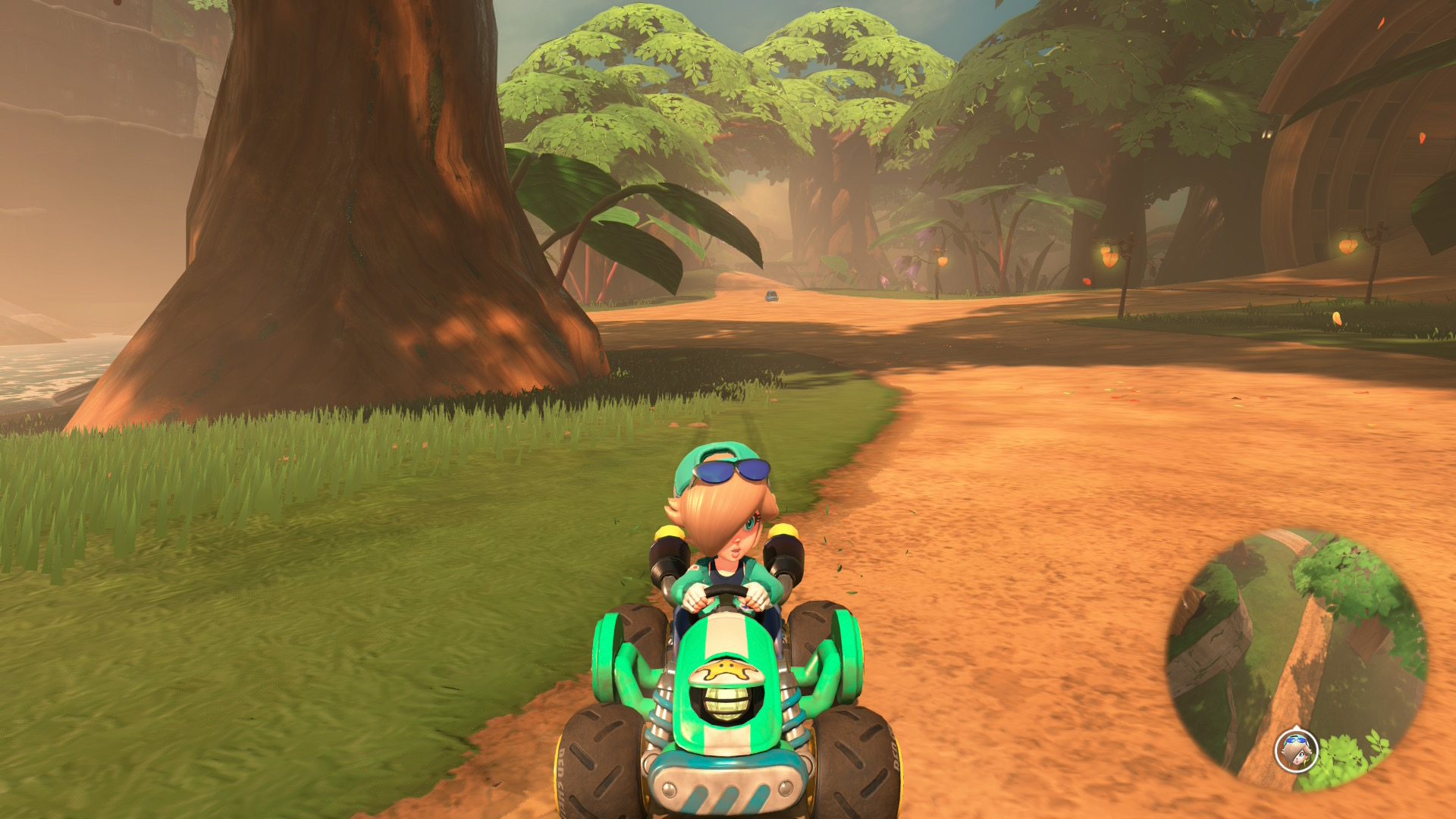
Task: Select Rosalina's player marker on the minimap
Action: click(x=1296, y=750)
